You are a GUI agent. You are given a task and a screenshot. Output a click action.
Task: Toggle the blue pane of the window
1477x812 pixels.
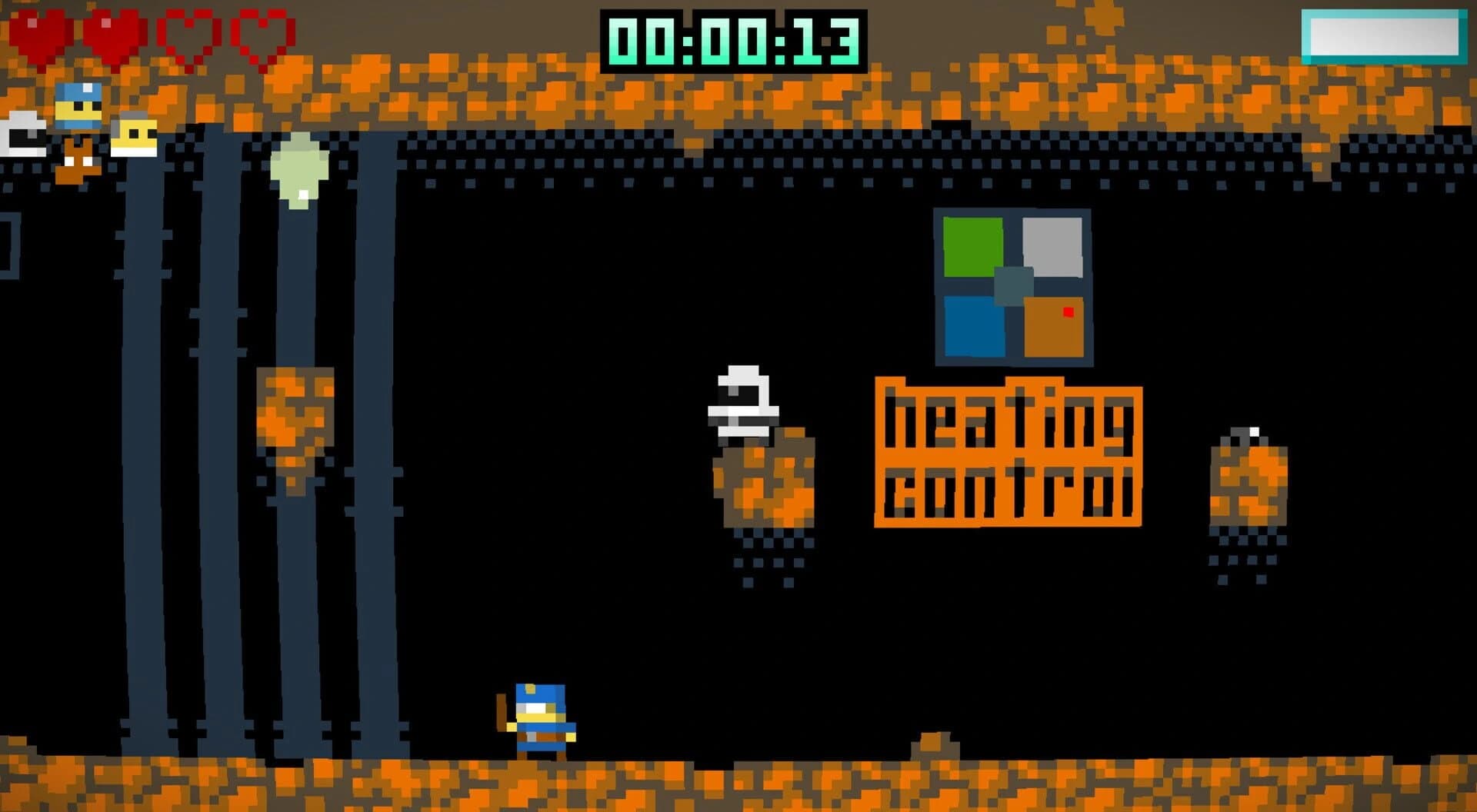(973, 327)
